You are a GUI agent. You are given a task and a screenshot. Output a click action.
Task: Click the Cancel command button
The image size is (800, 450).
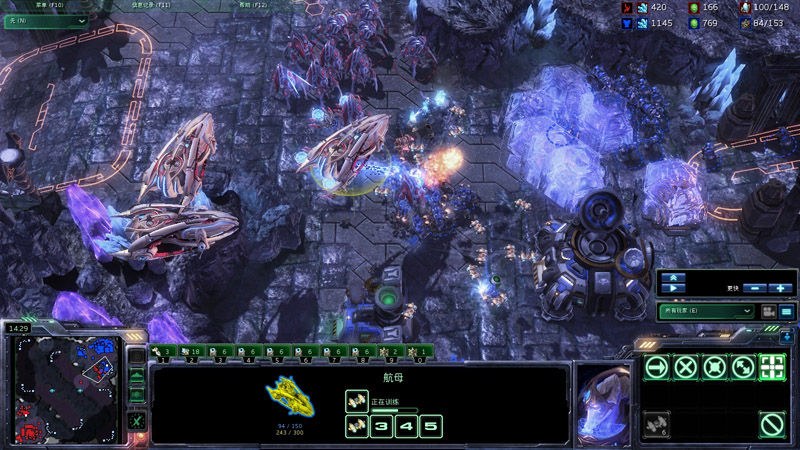(771, 425)
